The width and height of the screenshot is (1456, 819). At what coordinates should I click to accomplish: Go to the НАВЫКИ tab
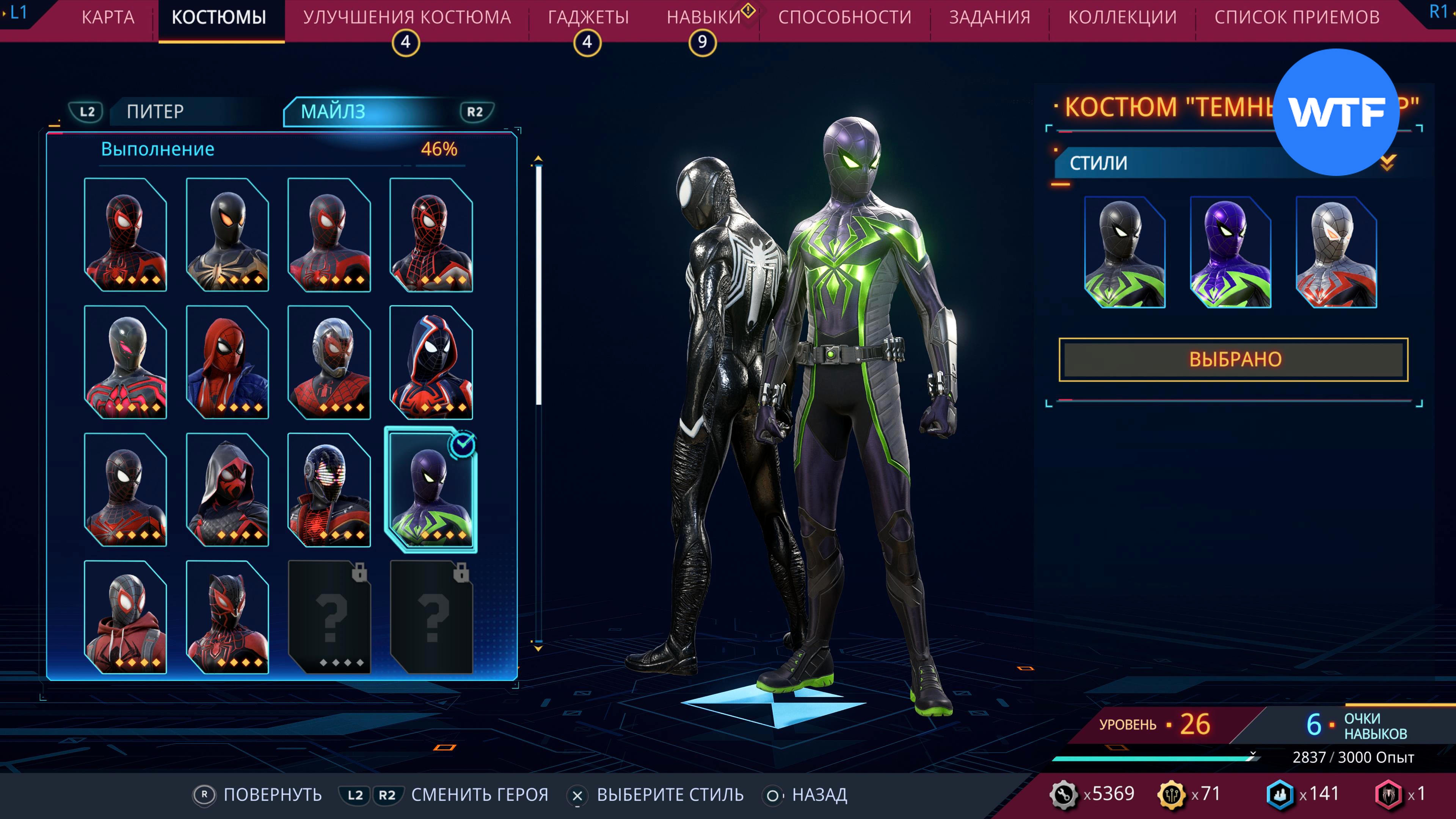point(703,17)
